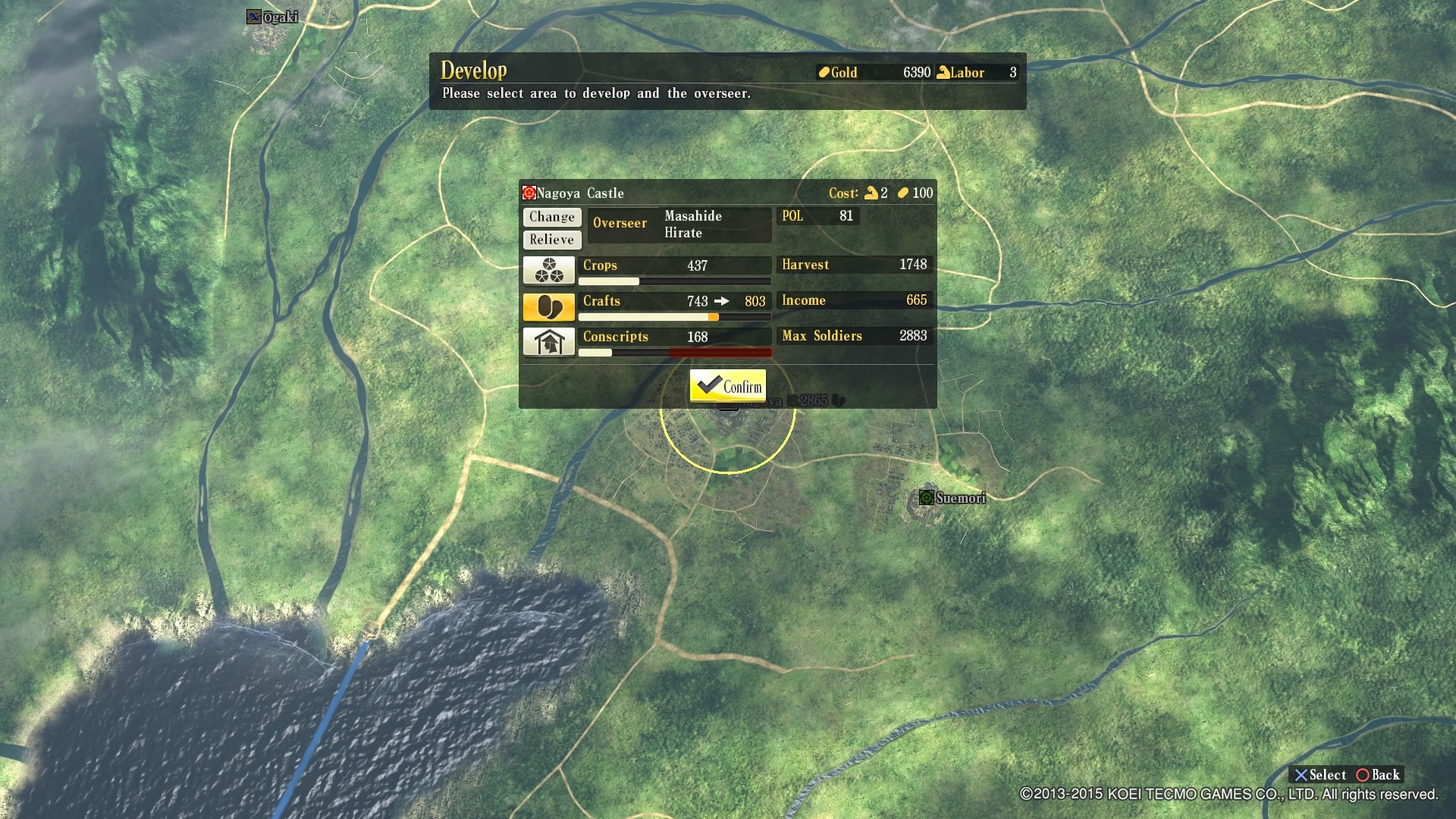Select the Crafts development icon
The image size is (1456, 819).
549,306
